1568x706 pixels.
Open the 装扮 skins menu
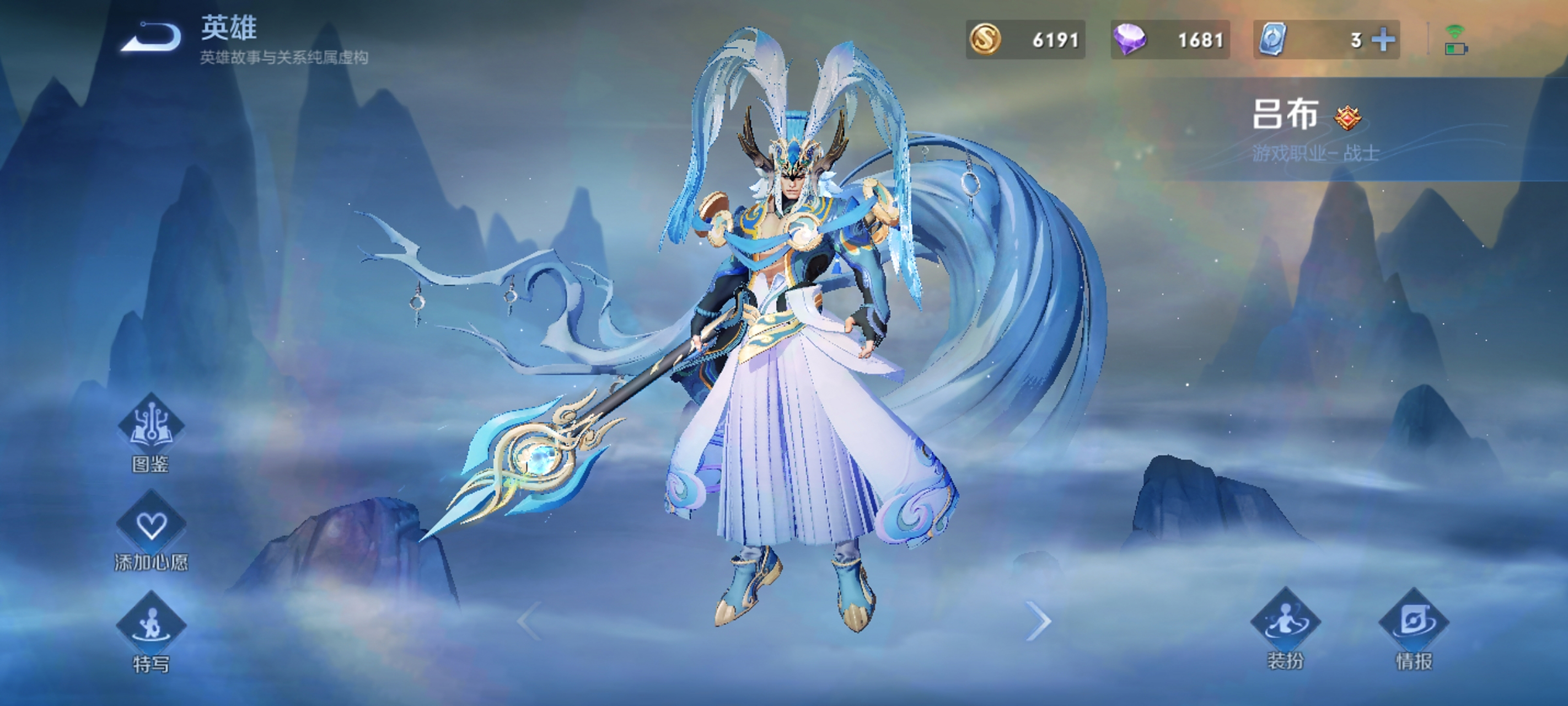click(x=1285, y=624)
